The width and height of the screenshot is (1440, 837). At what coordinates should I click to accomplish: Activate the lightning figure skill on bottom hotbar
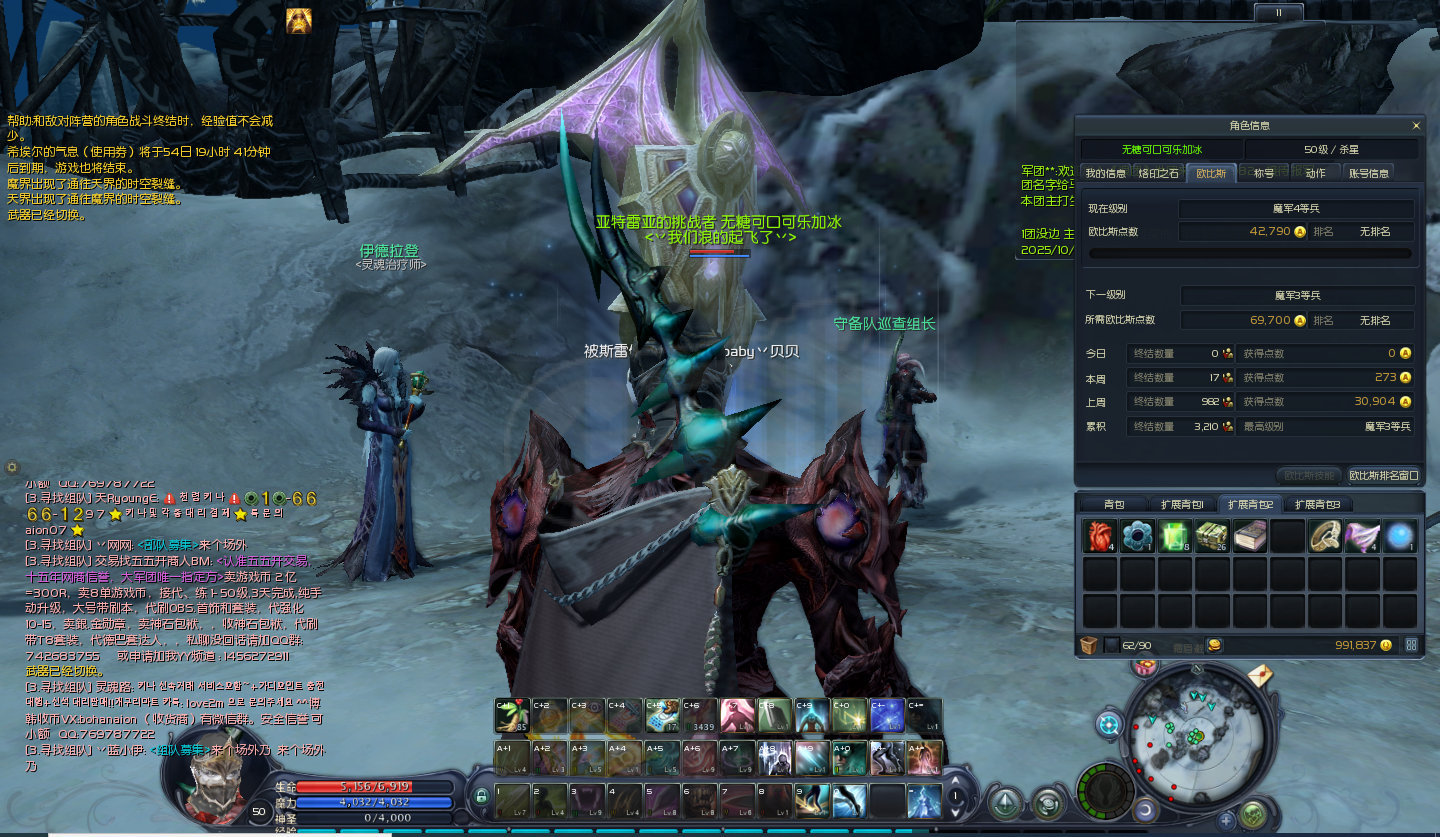pyautogui.click(x=924, y=801)
